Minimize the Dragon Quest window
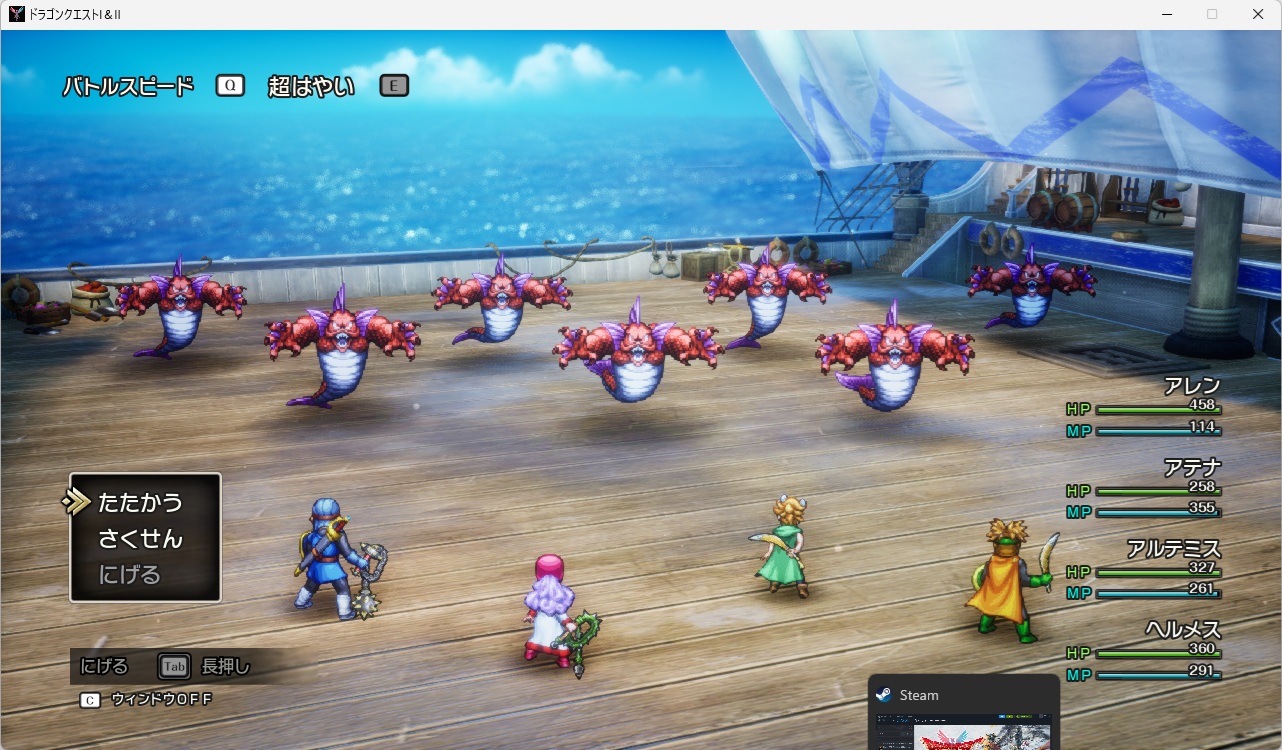The width and height of the screenshot is (1282, 750). (1166, 14)
